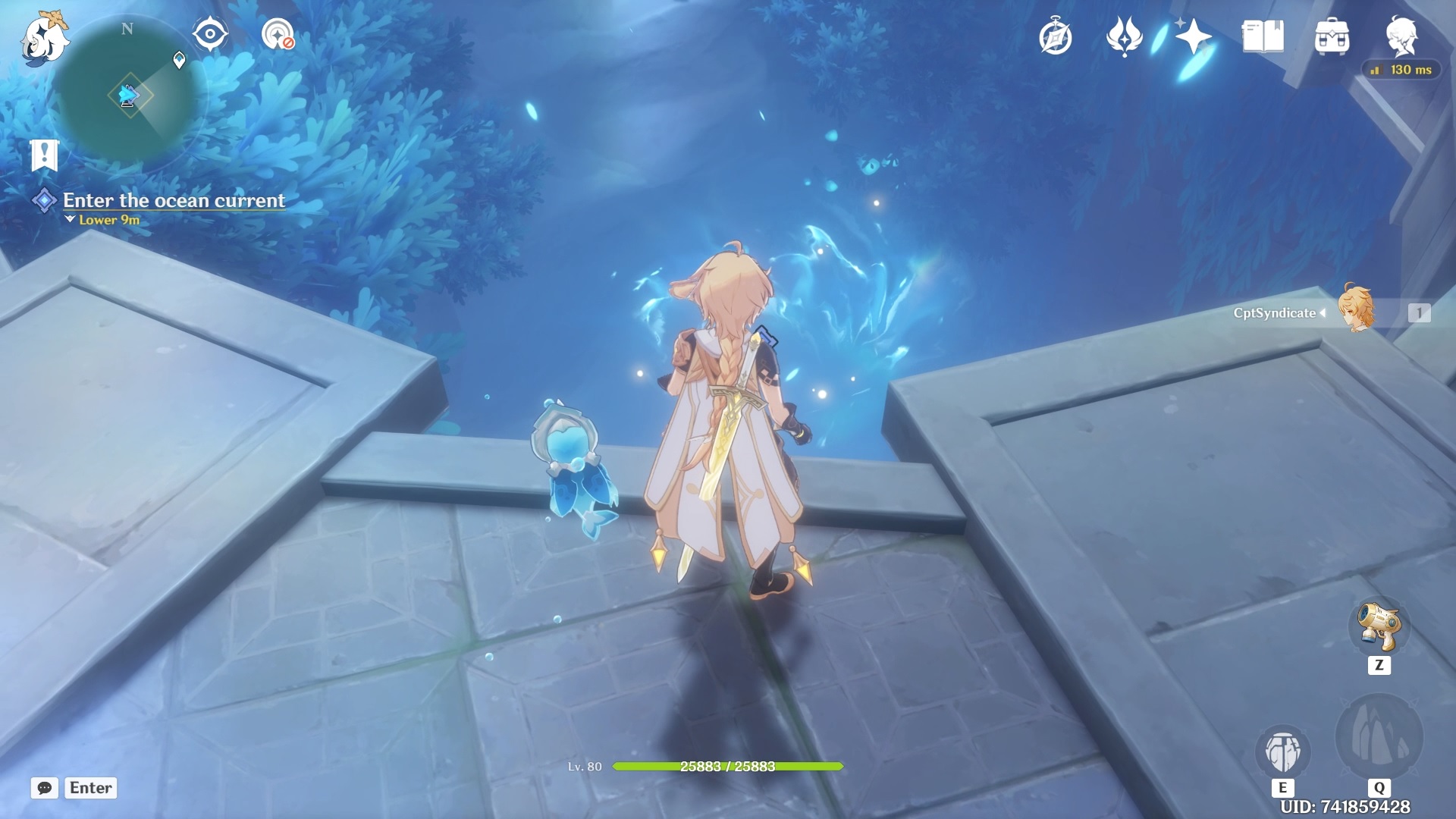
Task: Open the Paimon menu icon
Action: pos(44,38)
